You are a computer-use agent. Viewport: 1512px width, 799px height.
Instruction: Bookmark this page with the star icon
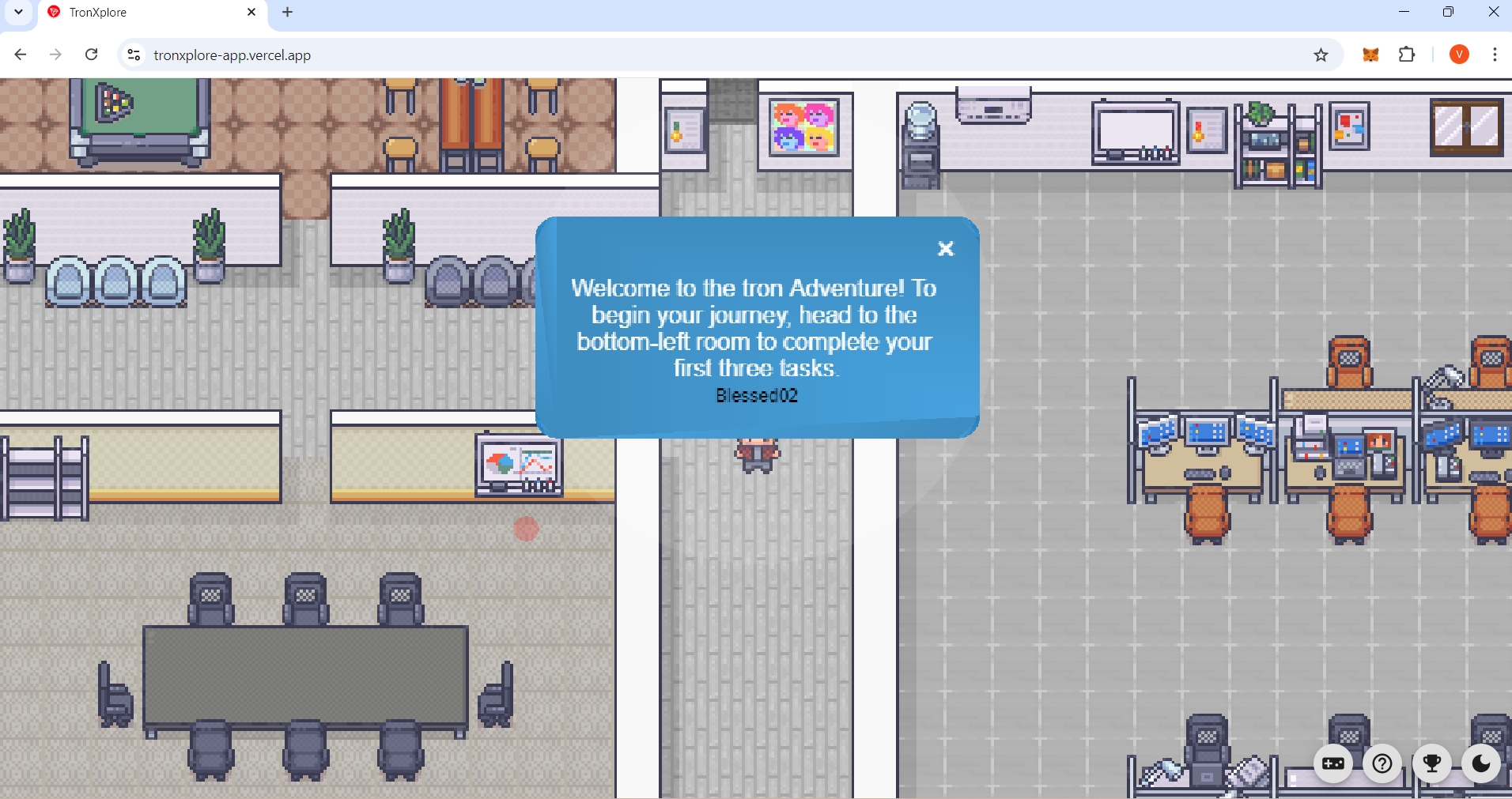coord(1321,55)
